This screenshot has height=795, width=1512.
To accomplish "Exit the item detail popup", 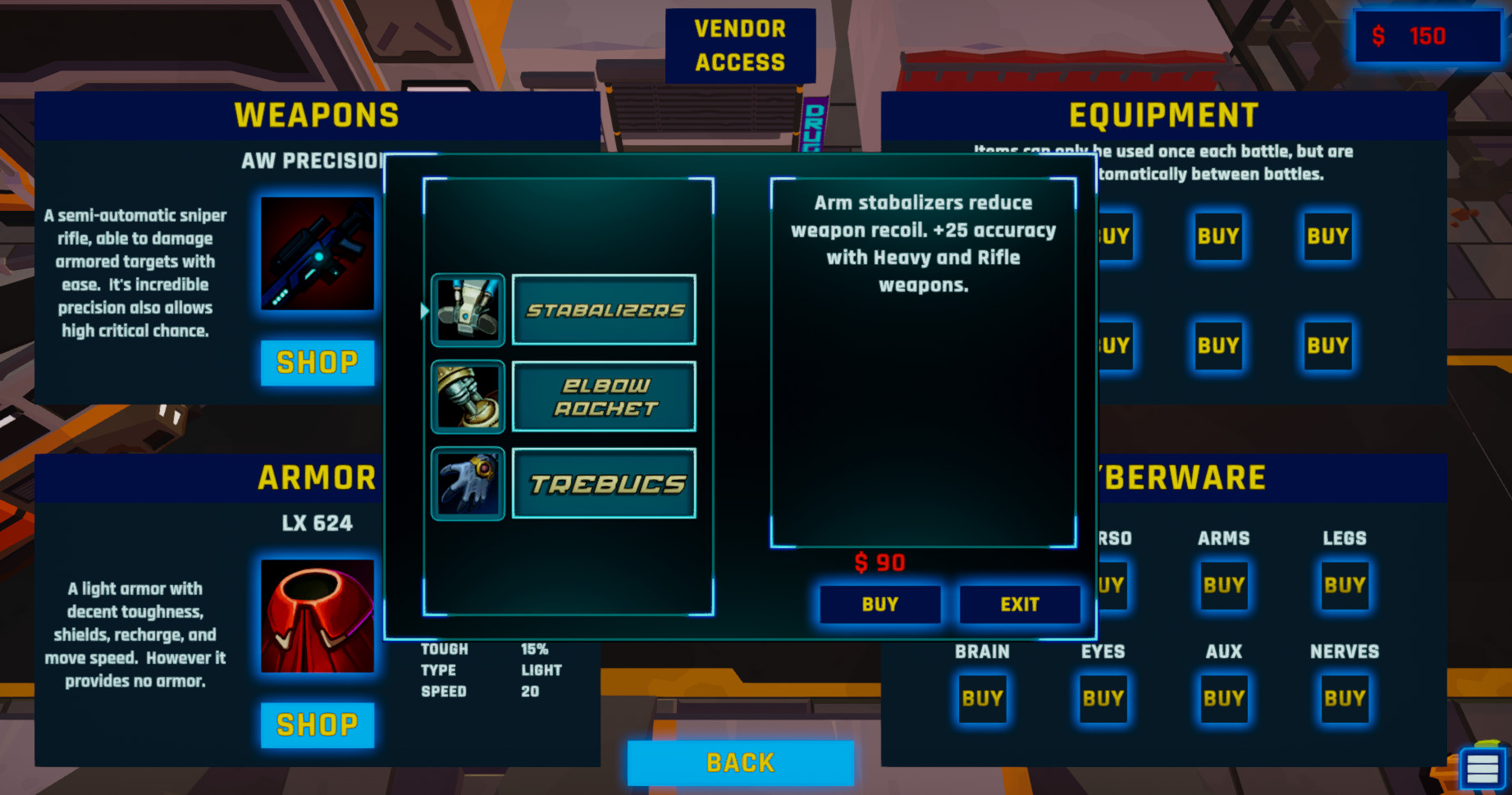I will click(x=1019, y=605).
